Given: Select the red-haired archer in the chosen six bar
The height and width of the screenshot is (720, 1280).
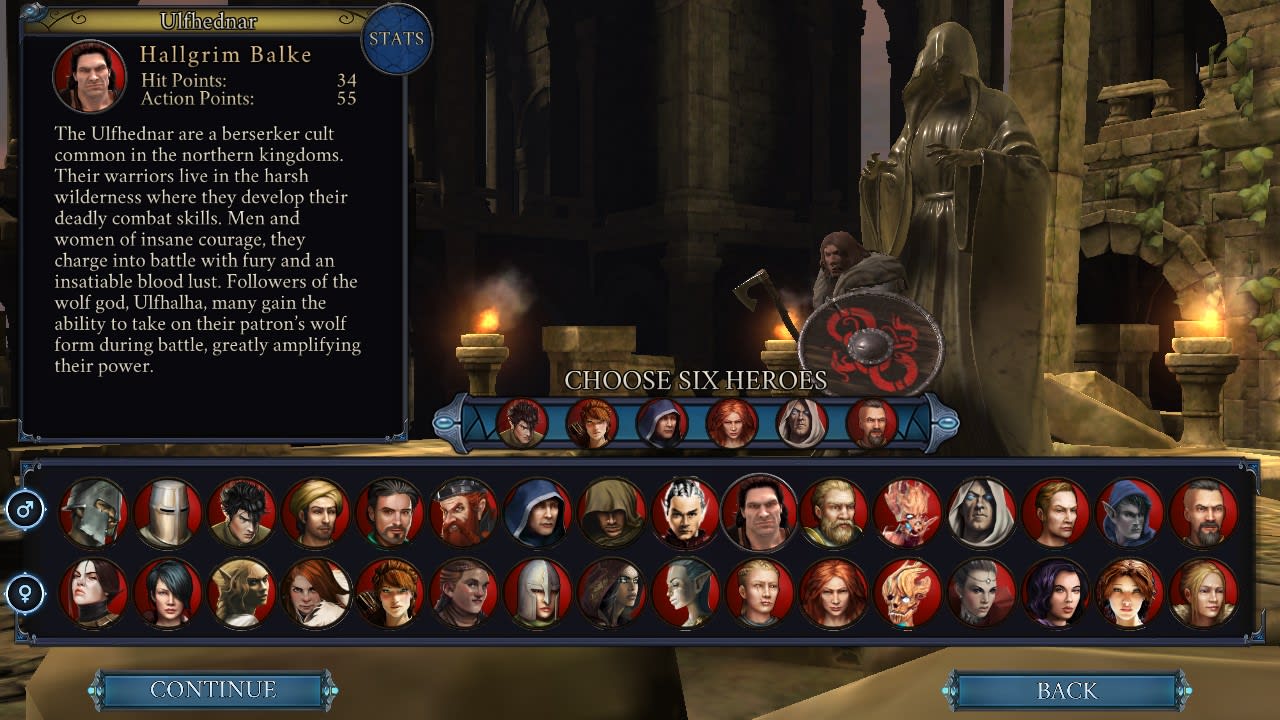Looking at the screenshot, I should tap(593, 423).
